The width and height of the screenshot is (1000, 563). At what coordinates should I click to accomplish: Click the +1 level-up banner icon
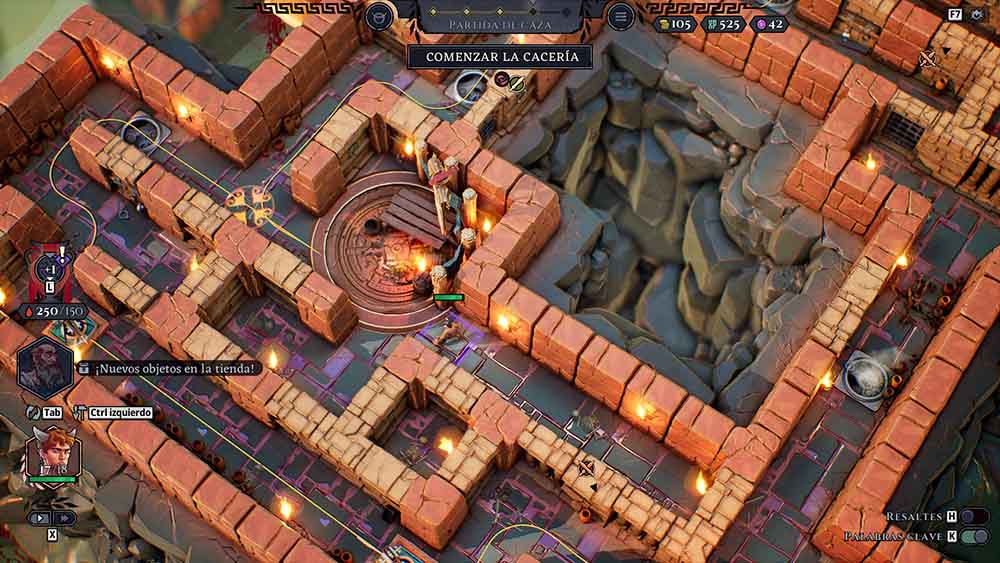point(50,270)
